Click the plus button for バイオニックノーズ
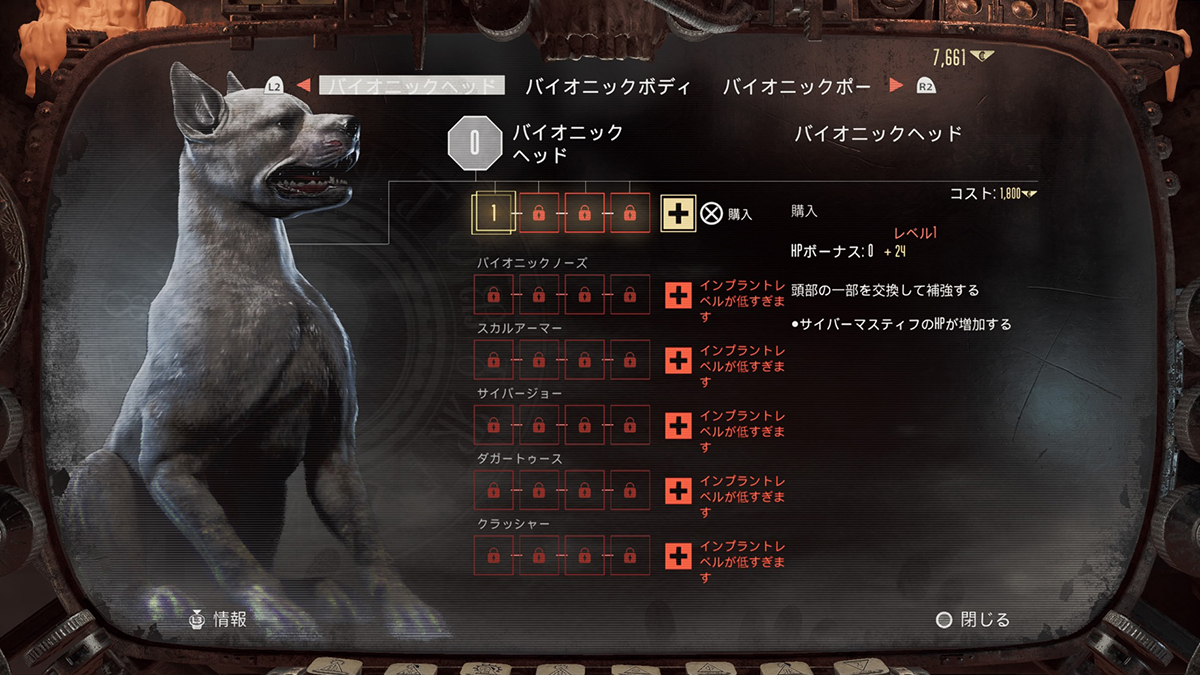The width and height of the screenshot is (1200, 675). point(679,295)
